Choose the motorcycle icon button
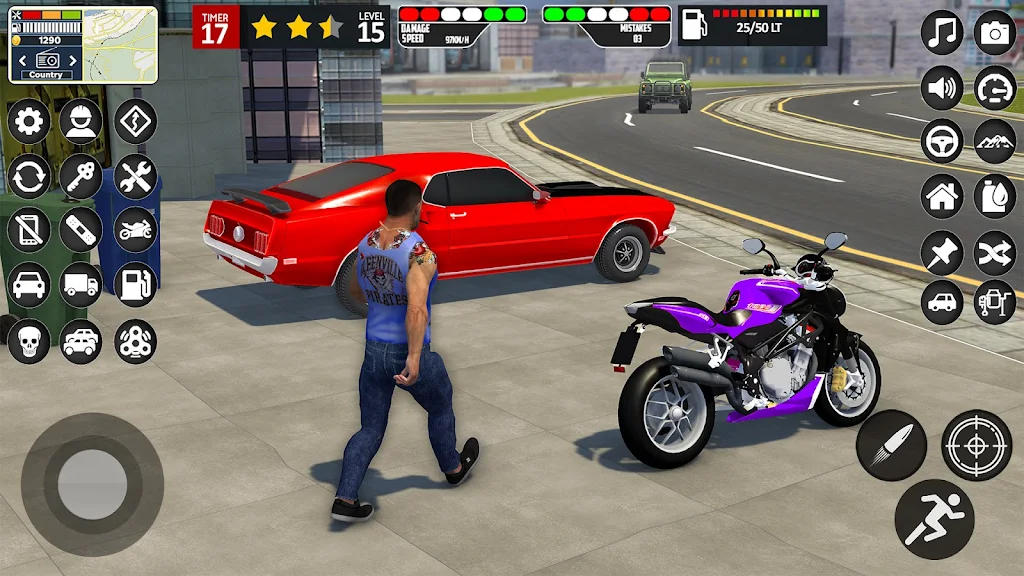Image resolution: width=1024 pixels, height=576 pixels. pos(135,231)
